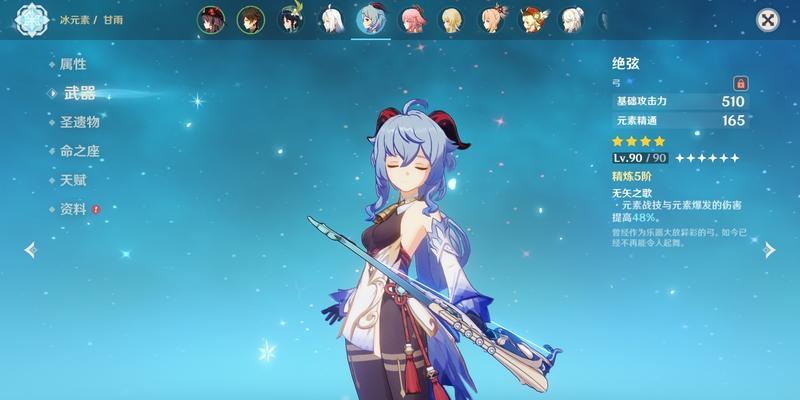This screenshot has height=400, width=800.
Task: Open the 属性 attributes section
Action: (x=73, y=64)
